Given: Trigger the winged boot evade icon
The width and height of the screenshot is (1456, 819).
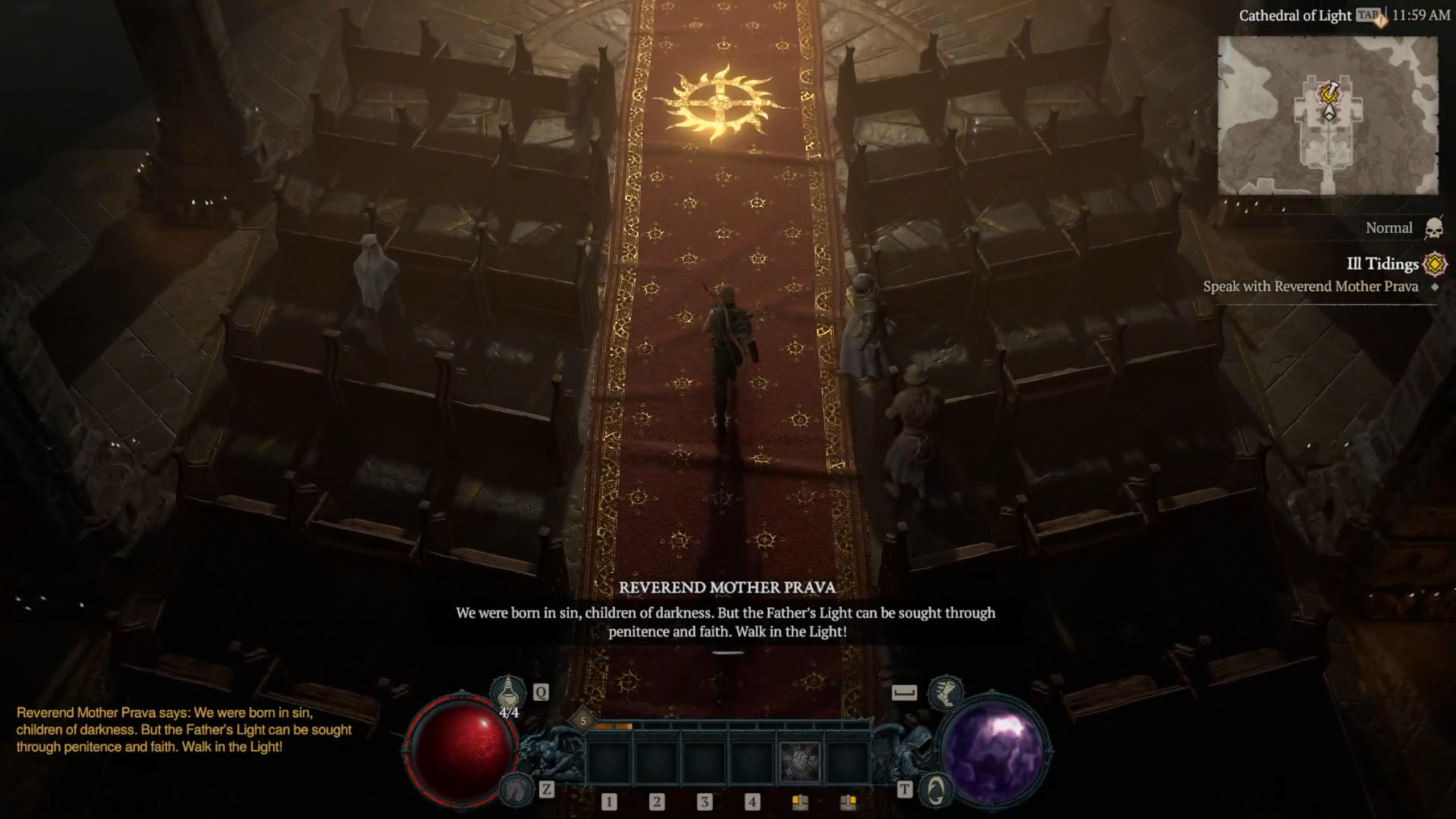Looking at the screenshot, I should [x=945, y=692].
